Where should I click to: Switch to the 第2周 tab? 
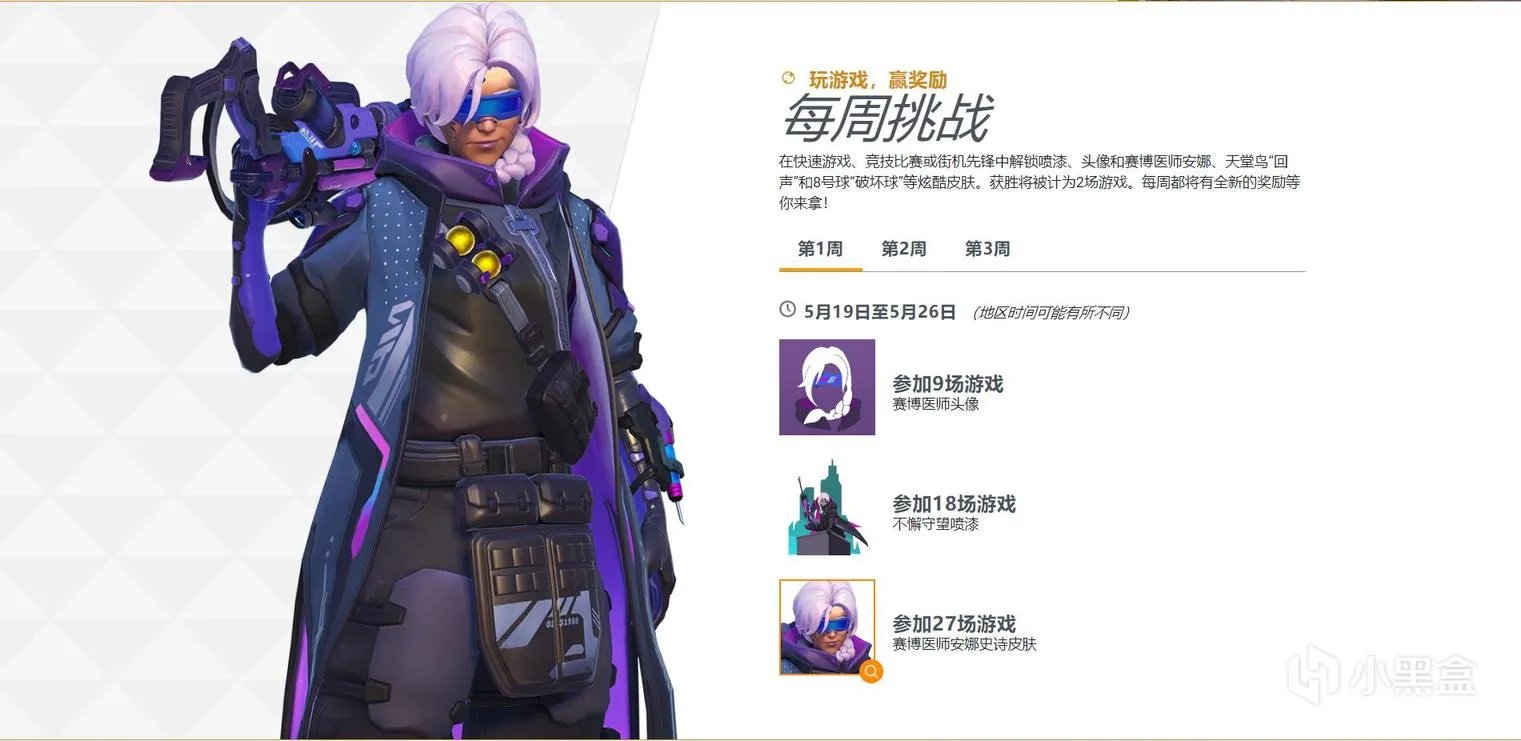pyautogui.click(x=903, y=248)
